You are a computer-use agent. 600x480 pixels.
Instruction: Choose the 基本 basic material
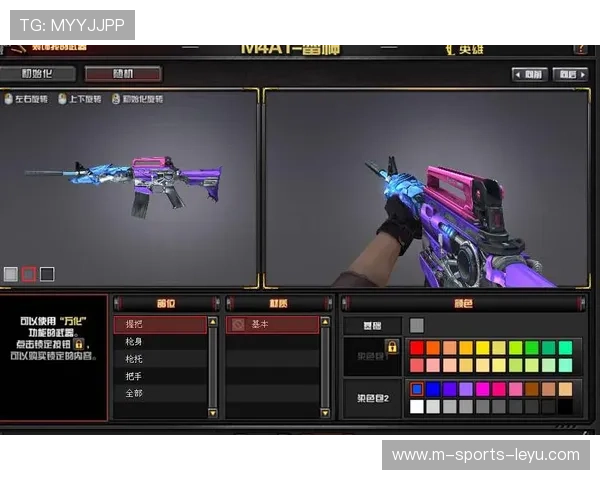272,325
